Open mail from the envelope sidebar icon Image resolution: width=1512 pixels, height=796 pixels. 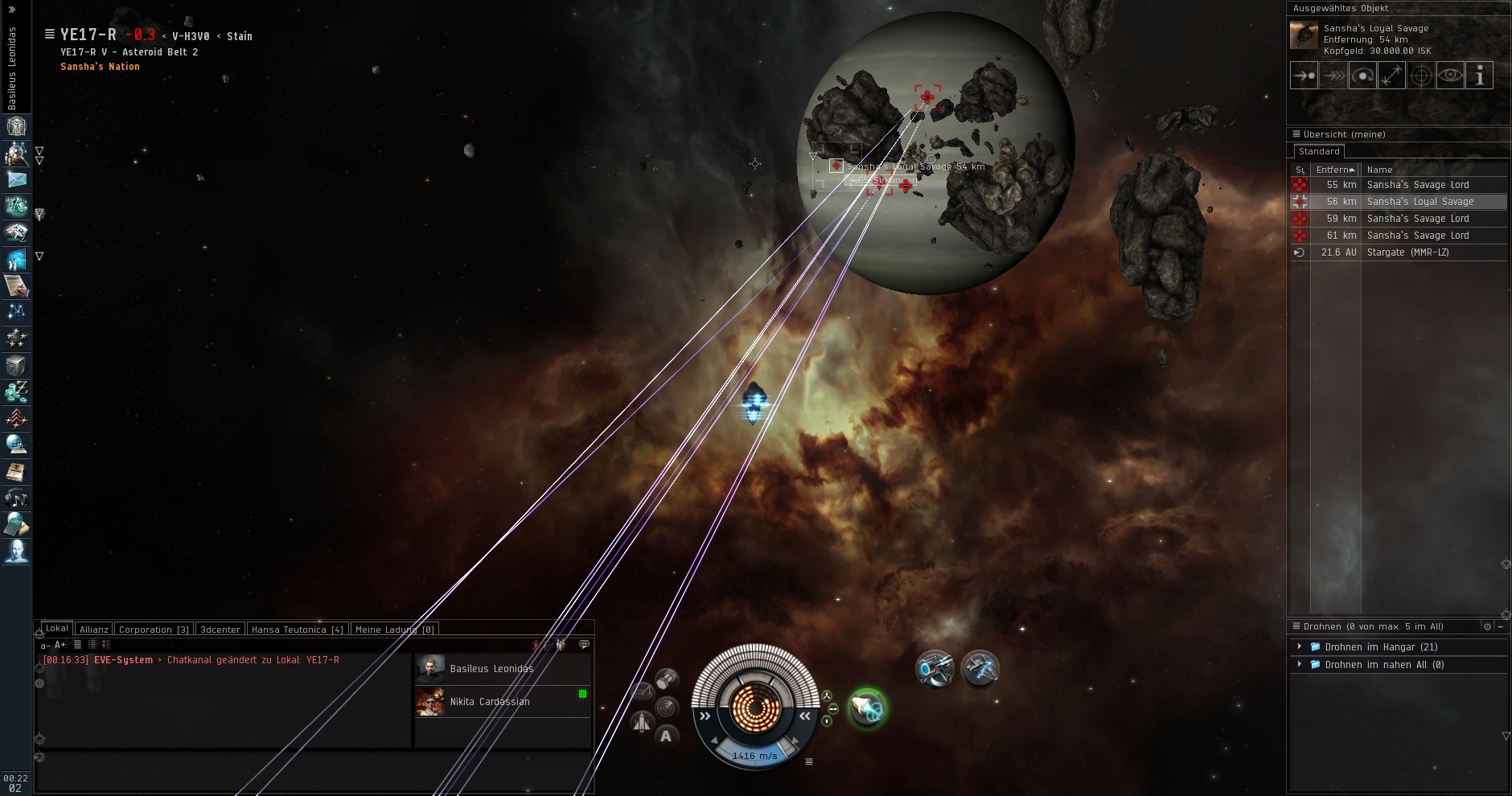point(16,180)
